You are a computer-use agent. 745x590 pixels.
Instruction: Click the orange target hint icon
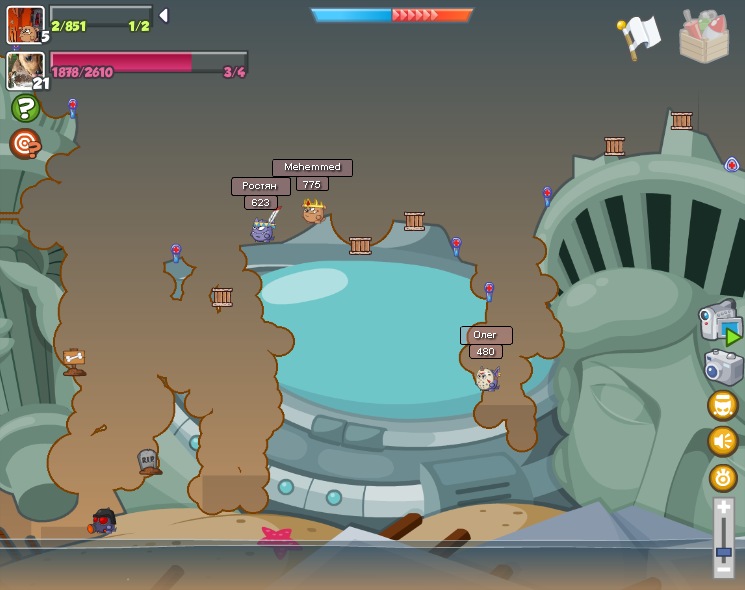point(25,144)
